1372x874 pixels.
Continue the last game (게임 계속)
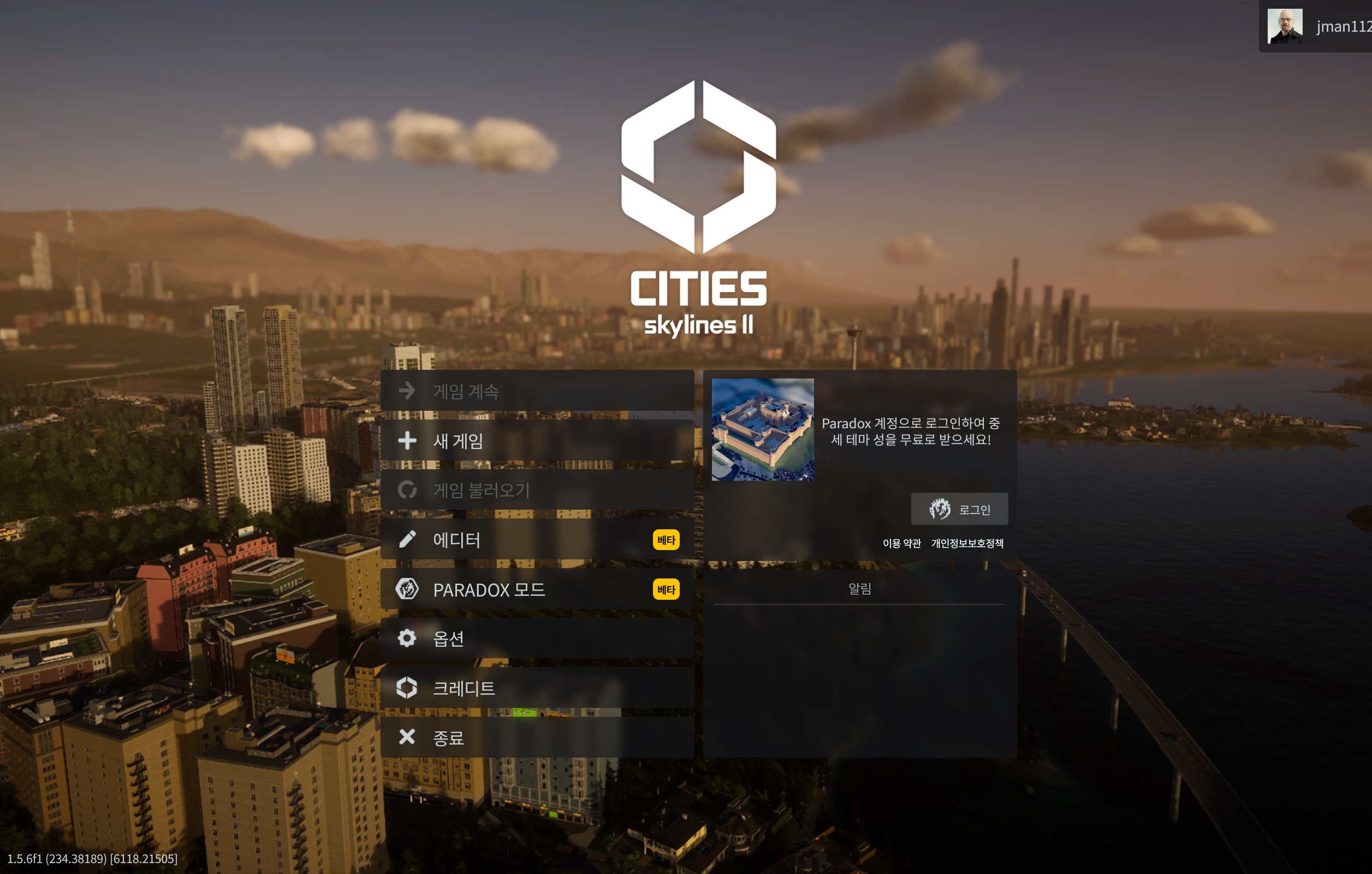(x=537, y=391)
